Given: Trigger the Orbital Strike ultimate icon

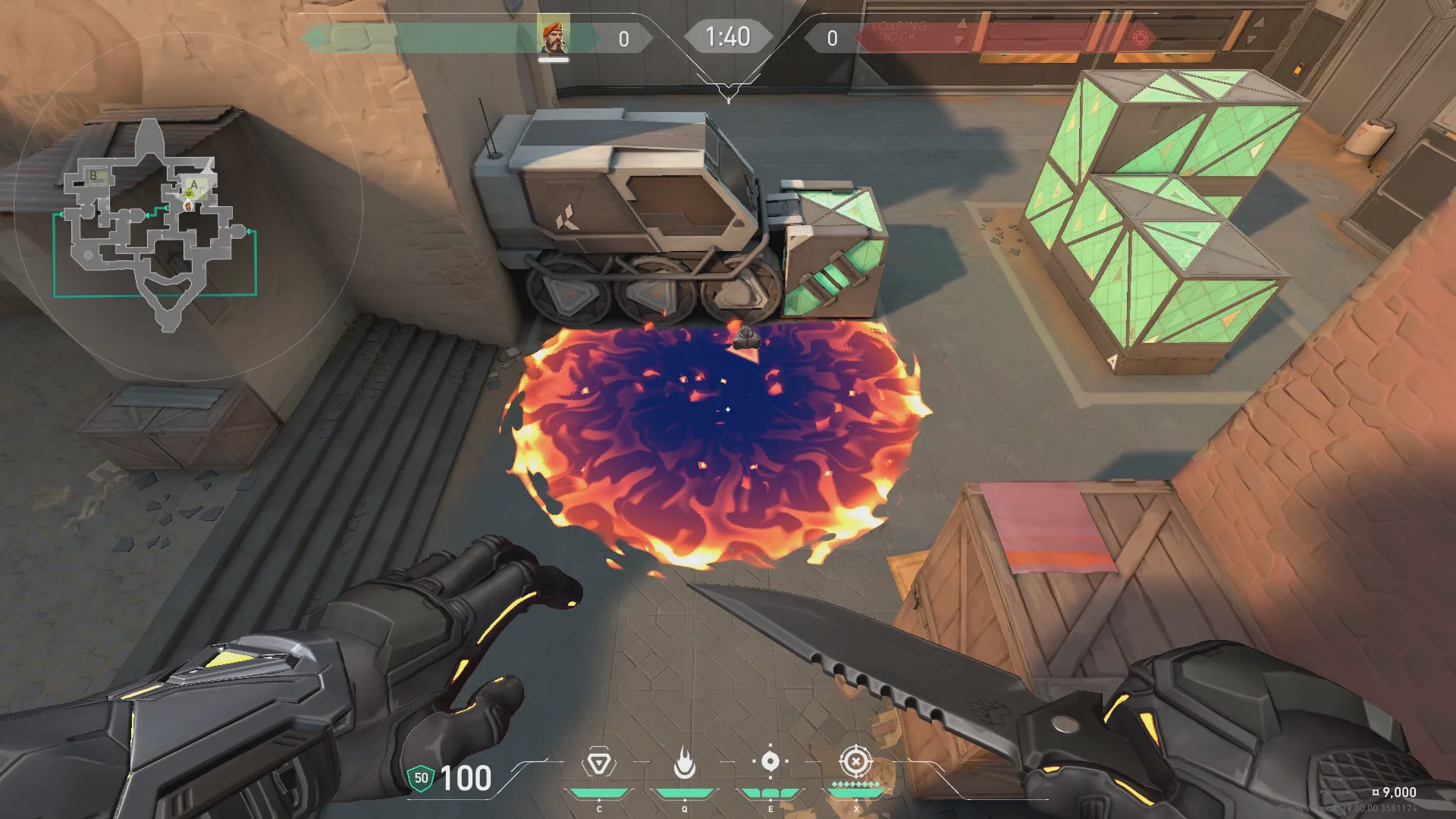Looking at the screenshot, I should (x=855, y=761).
